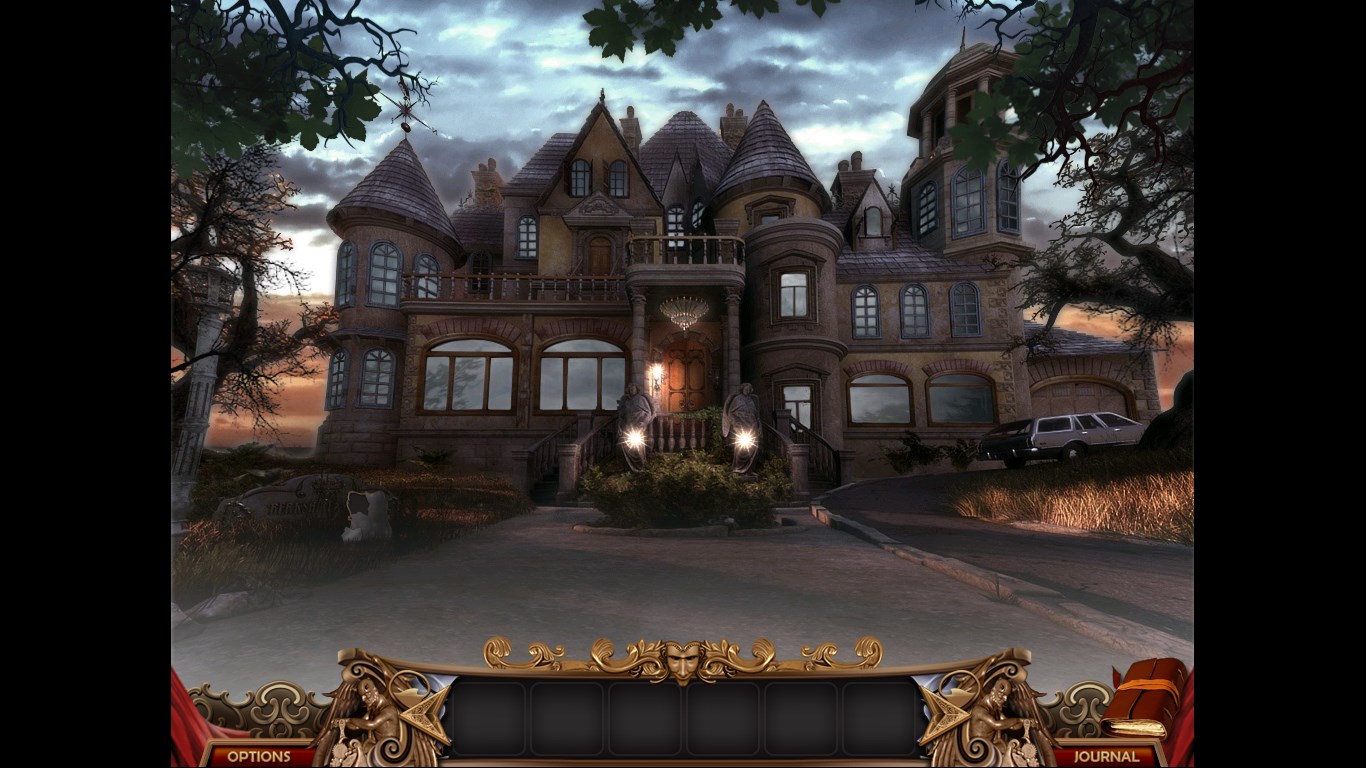This screenshot has width=1366, height=768.
Task: Open the Journal button
Action: pos(1106,756)
